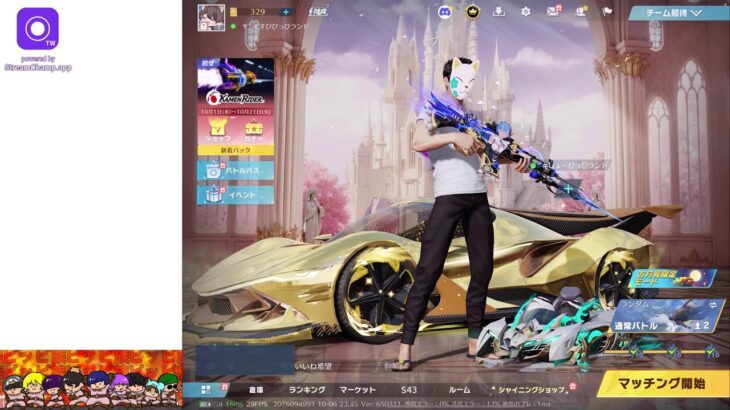Open the チーム招待 team invite dropdown
The image size is (730, 410).
point(679,13)
